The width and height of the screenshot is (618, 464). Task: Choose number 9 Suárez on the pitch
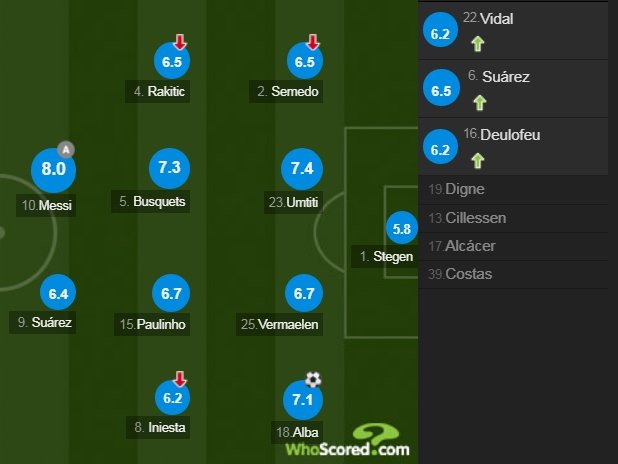(x=58, y=294)
